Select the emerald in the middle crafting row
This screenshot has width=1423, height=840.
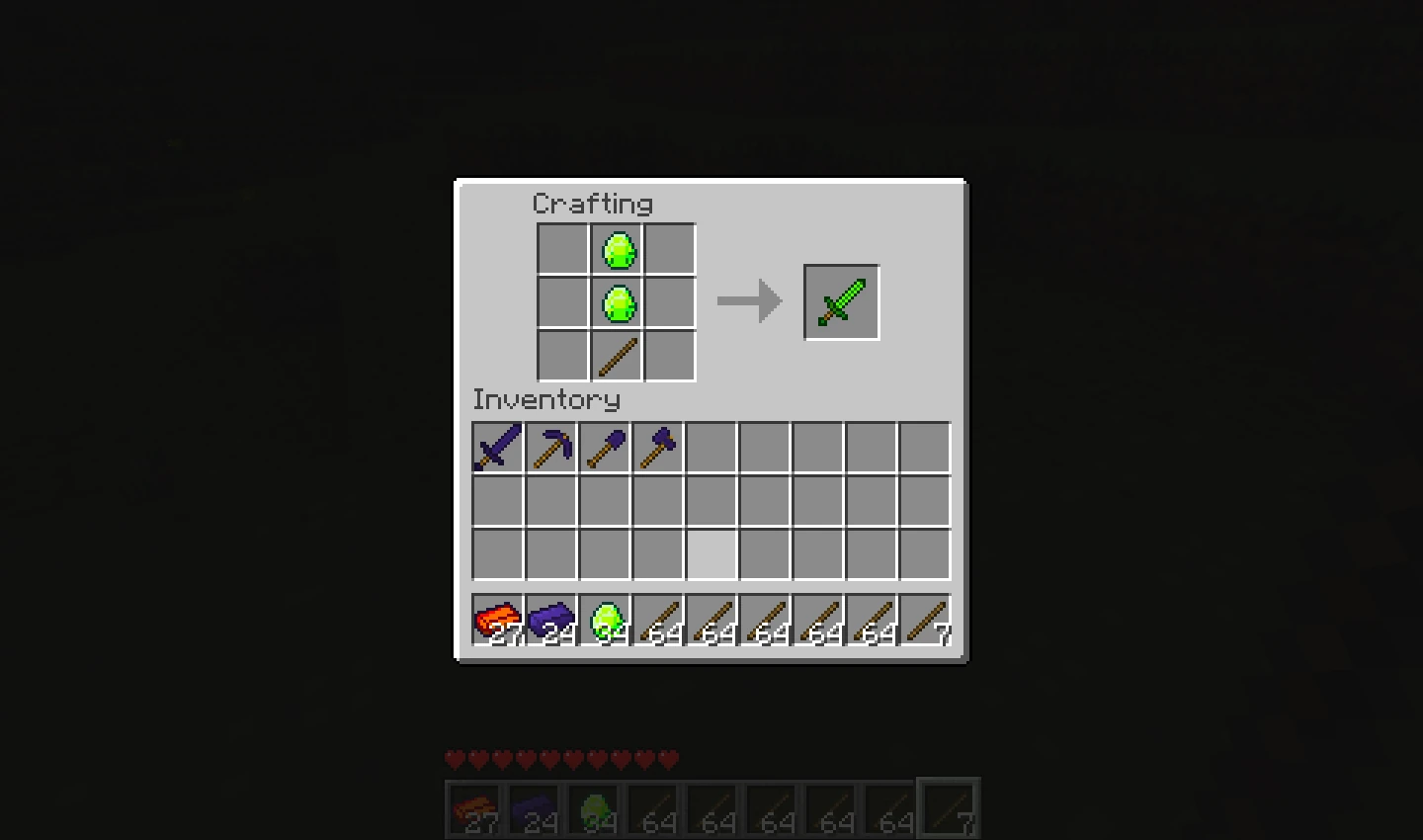[x=617, y=301]
